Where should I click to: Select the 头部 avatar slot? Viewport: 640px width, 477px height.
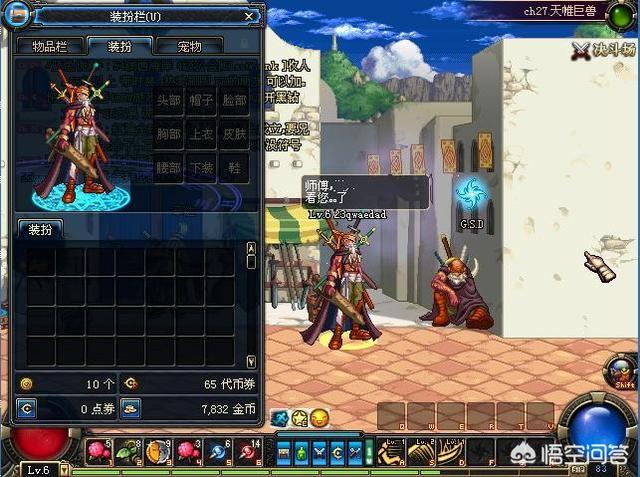click(169, 101)
